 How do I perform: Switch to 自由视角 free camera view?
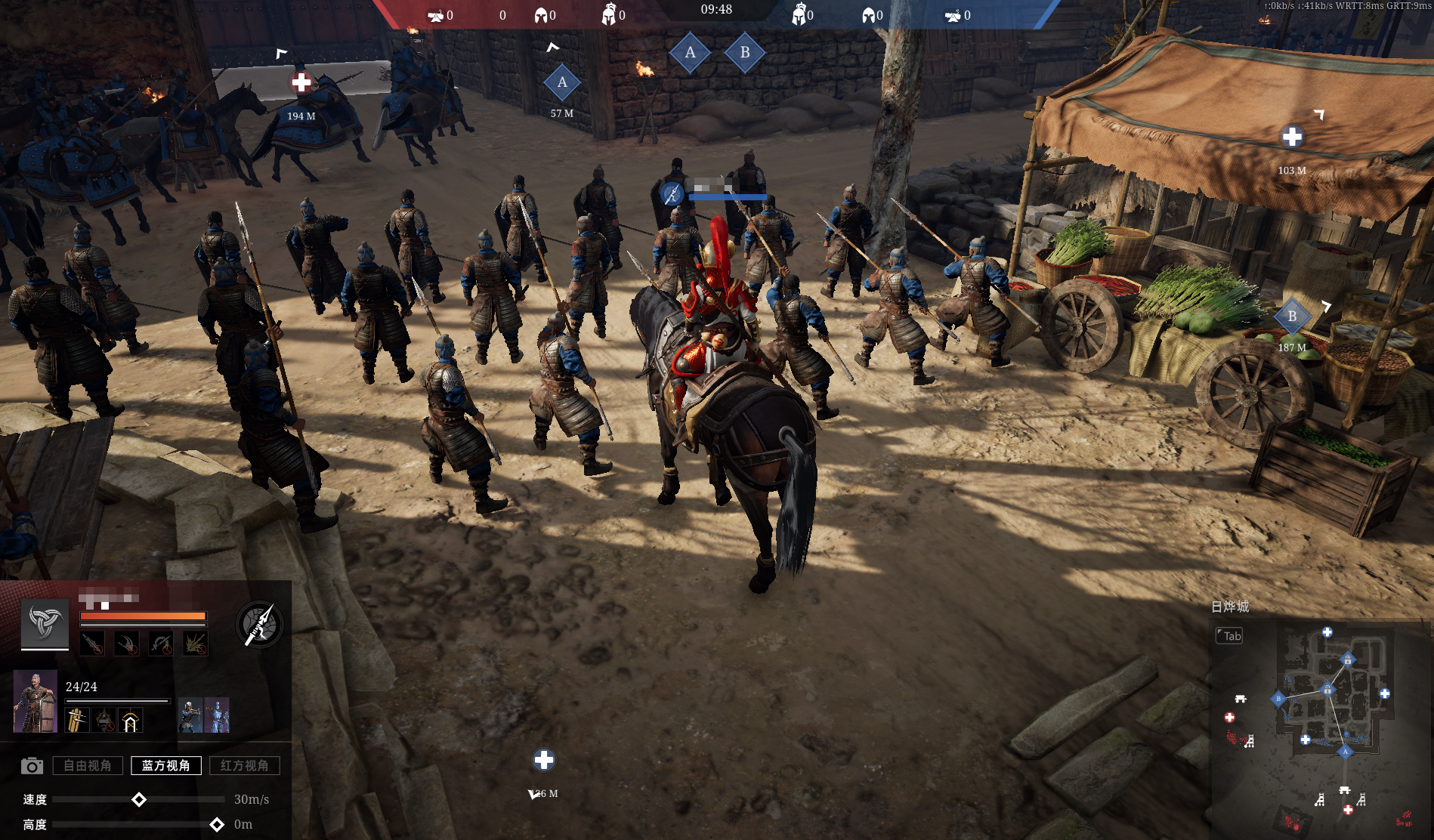tap(88, 765)
